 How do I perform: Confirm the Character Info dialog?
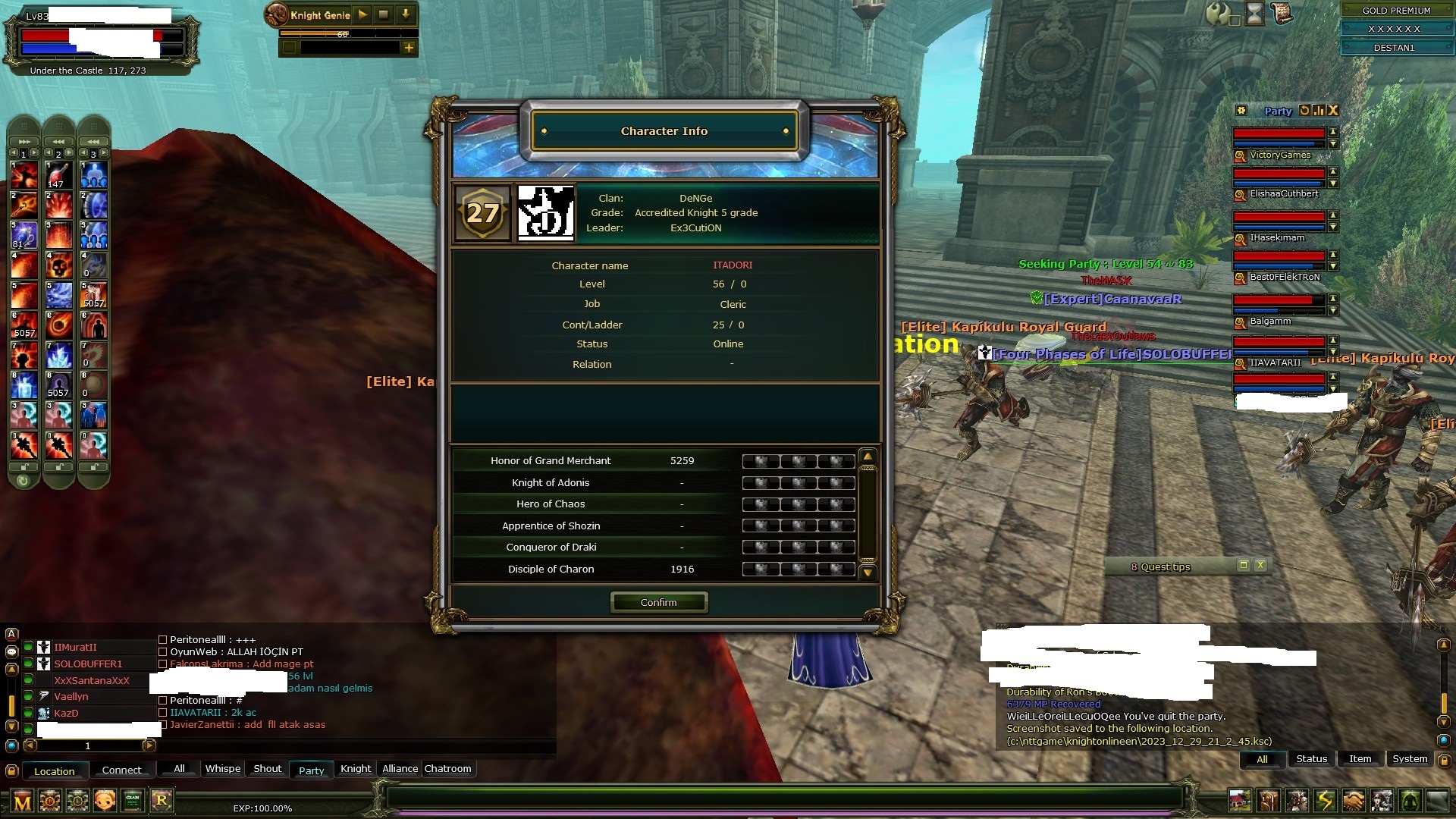658,602
